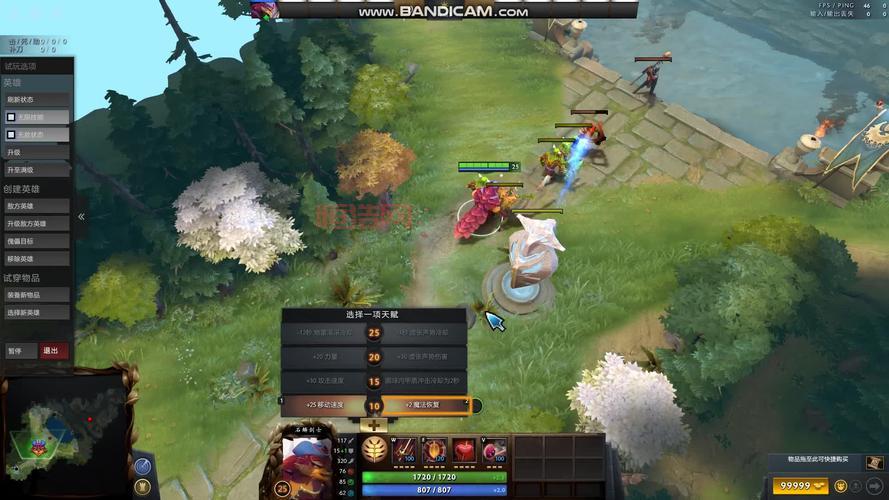Activate the scan radar icon beside minimap

(142, 466)
